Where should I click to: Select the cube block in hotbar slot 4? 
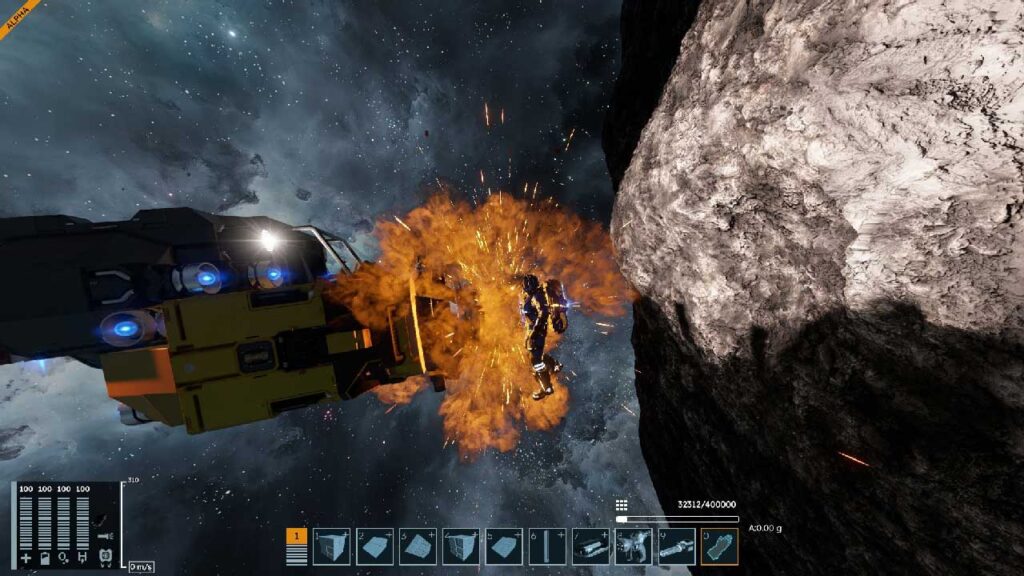click(x=461, y=547)
